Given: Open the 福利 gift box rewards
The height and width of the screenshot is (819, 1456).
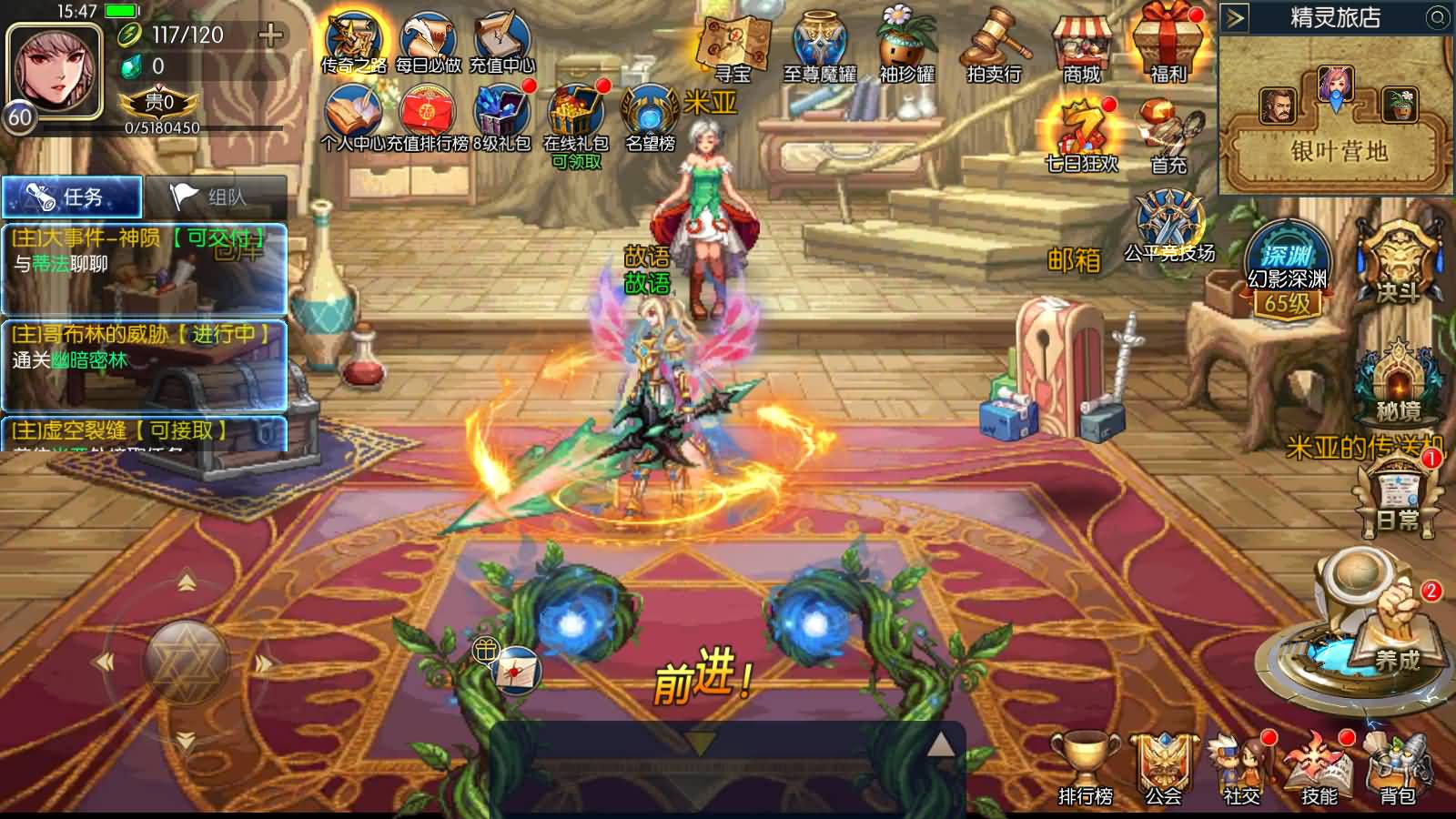Looking at the screenshot, I should [1168, 44].
